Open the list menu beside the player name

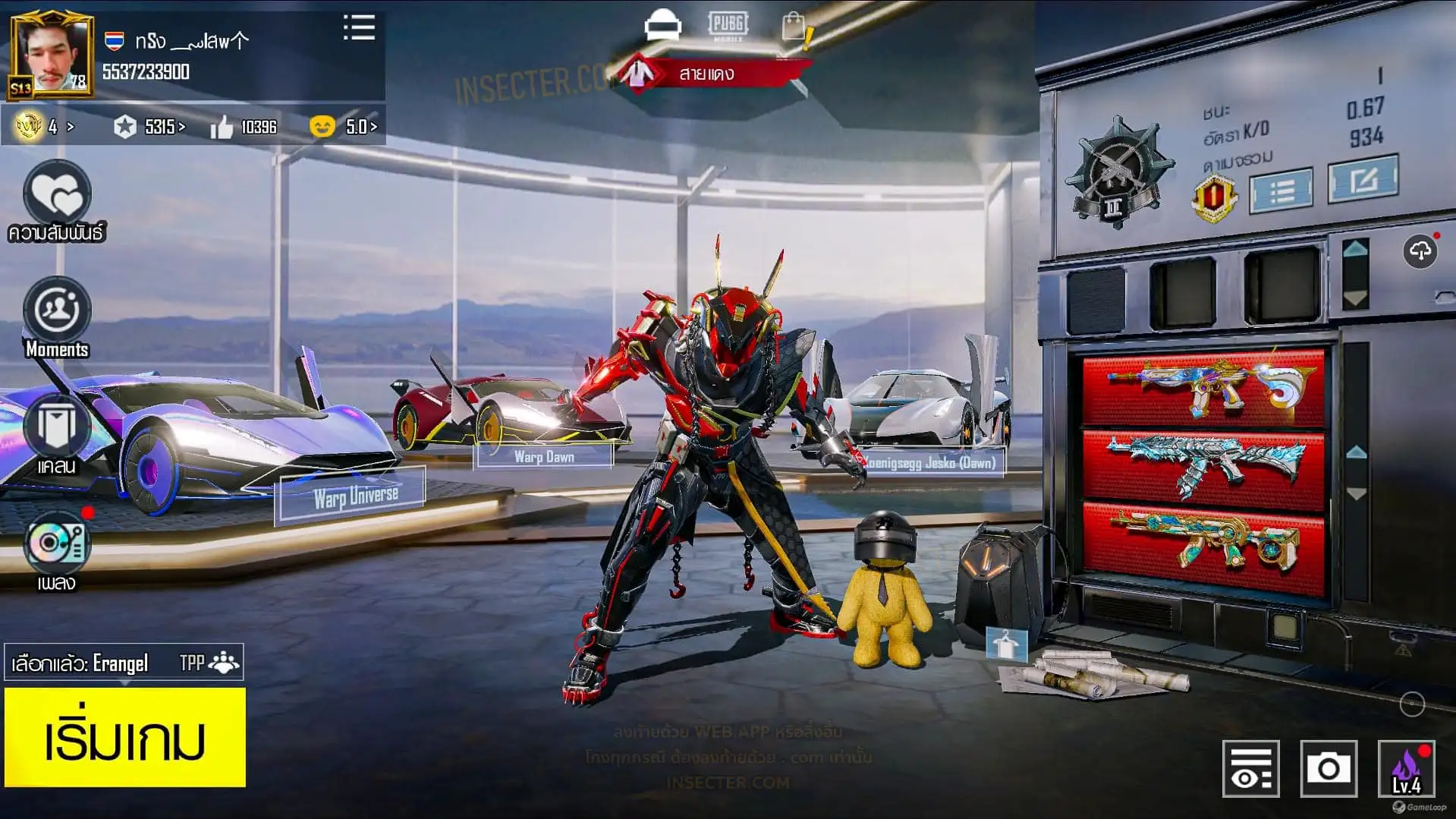pyautogui.click(x=359, y=28)
